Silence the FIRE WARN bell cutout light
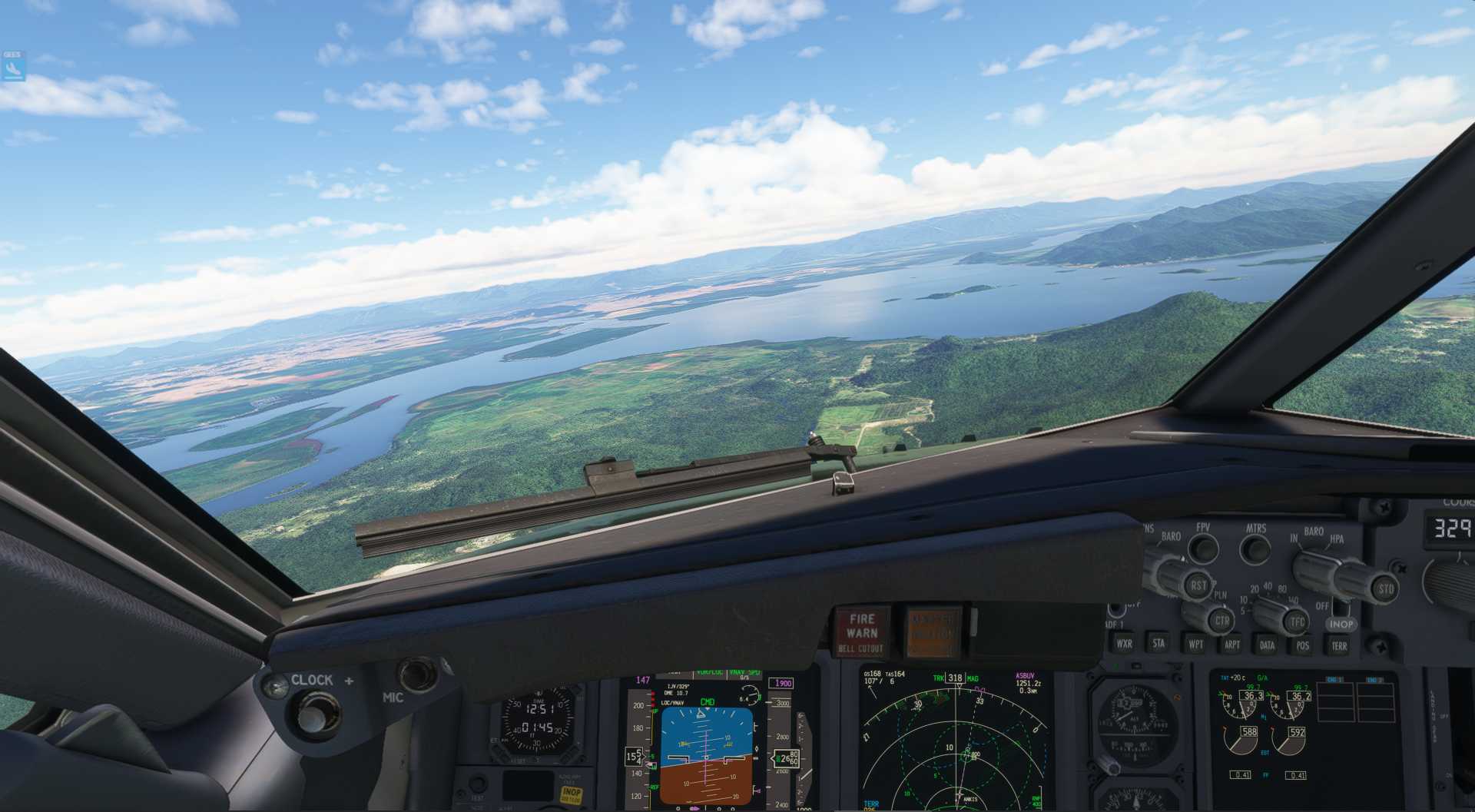Screen dimensions: 1475x812 pyautogui.click(x=861, y=631)
